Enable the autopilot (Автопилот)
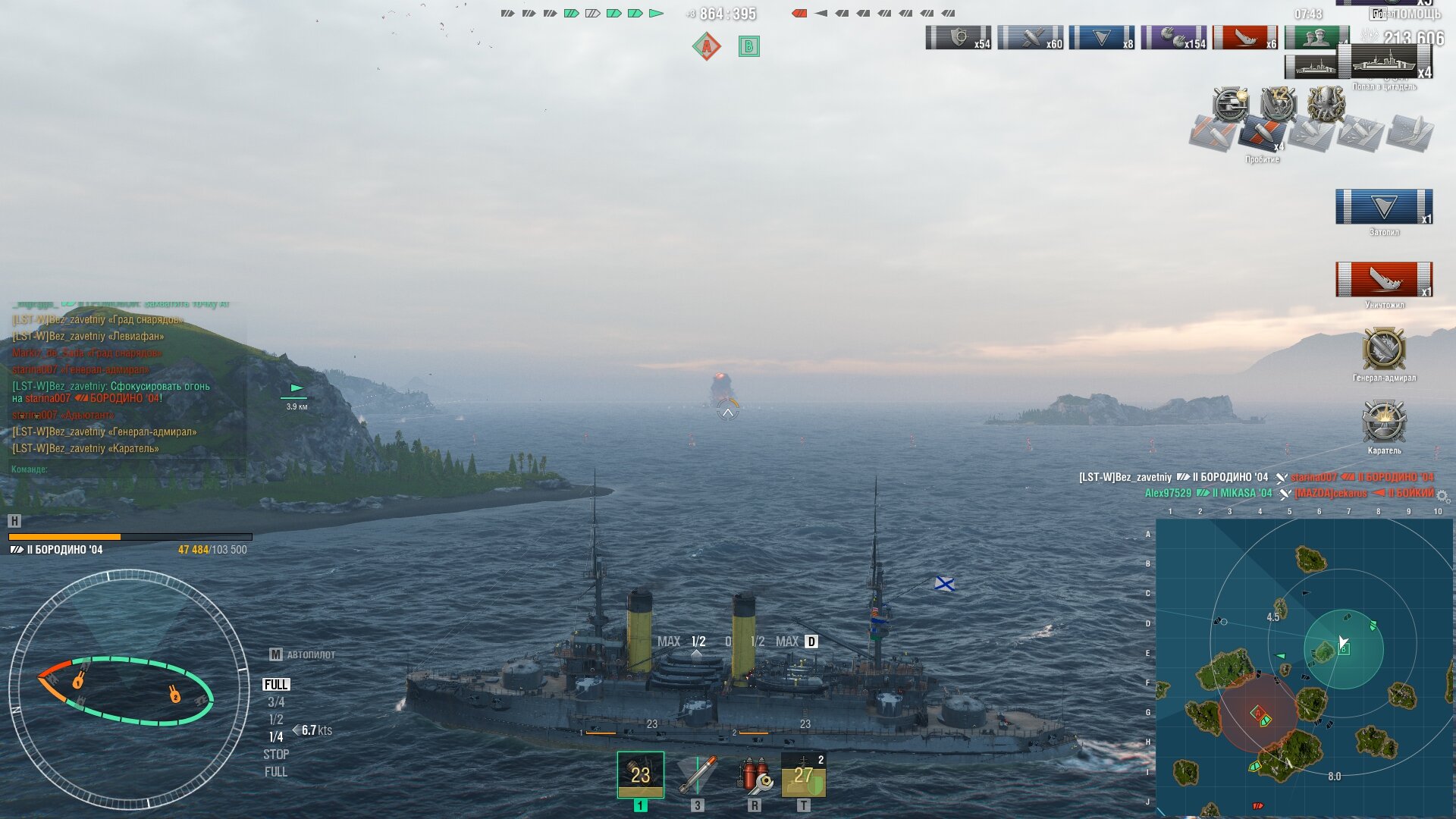1456x819 pixels. pos(303,654)
